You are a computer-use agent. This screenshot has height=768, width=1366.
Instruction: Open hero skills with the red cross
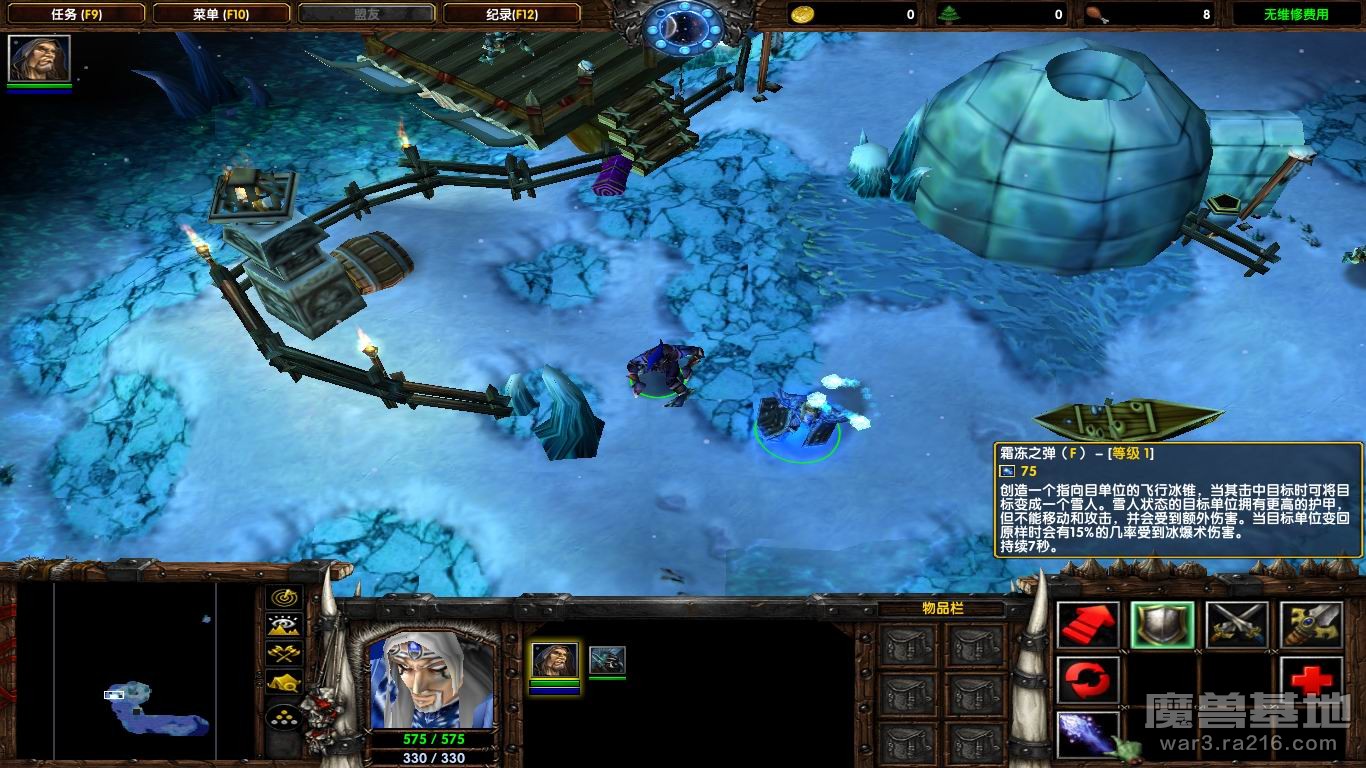pyautogui.click(x=1311, y=681)
